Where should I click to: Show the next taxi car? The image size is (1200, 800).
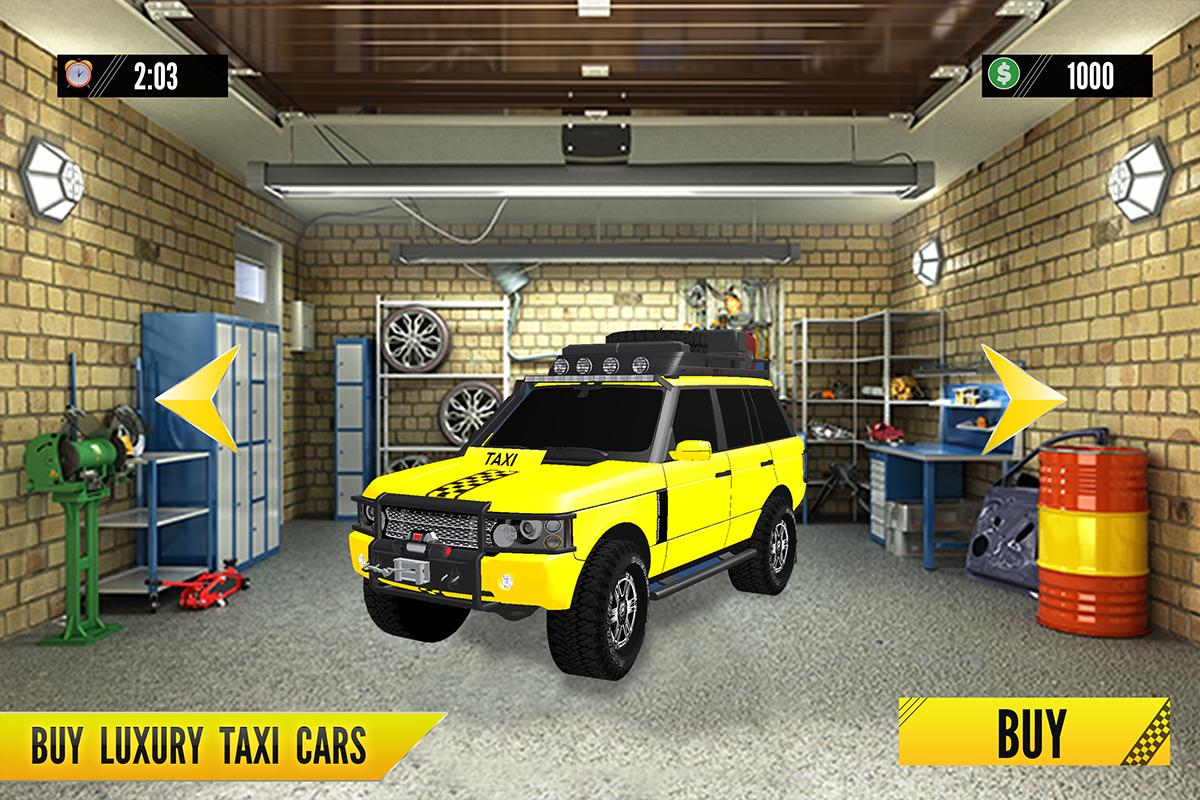[x=1018, y=398]
